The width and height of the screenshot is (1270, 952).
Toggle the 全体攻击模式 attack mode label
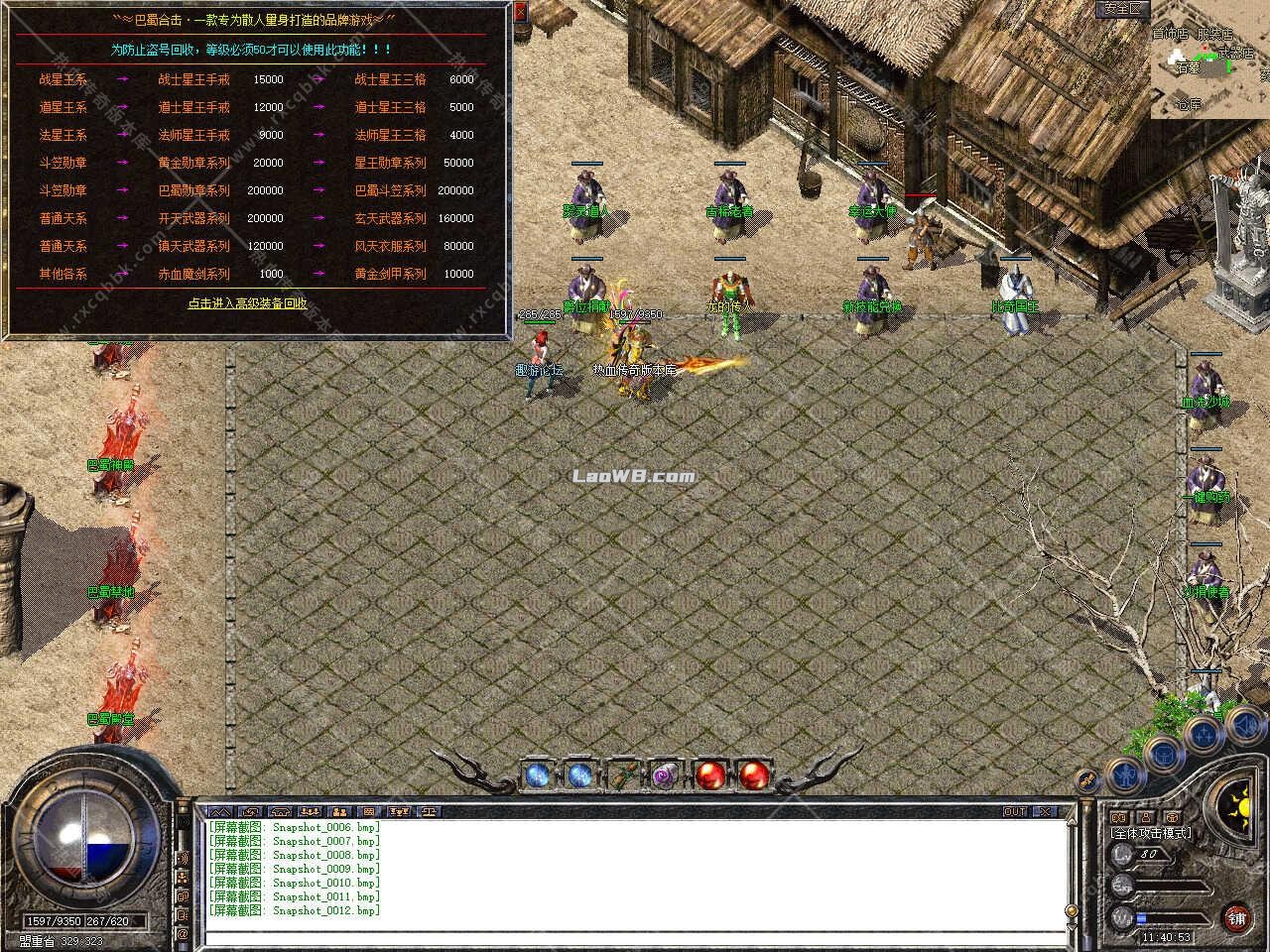1151,833
